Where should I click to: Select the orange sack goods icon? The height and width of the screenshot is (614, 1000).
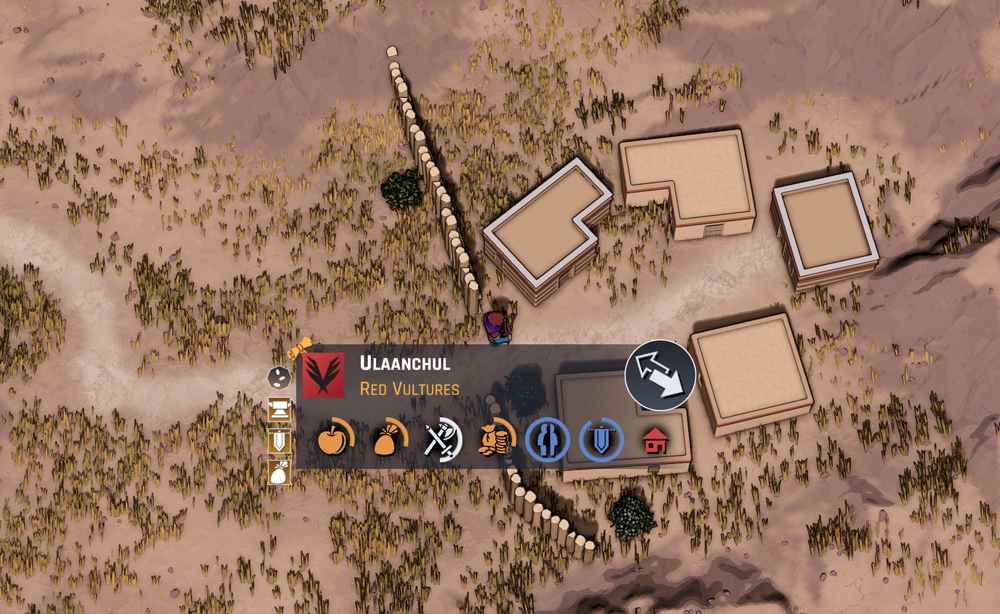387,439
